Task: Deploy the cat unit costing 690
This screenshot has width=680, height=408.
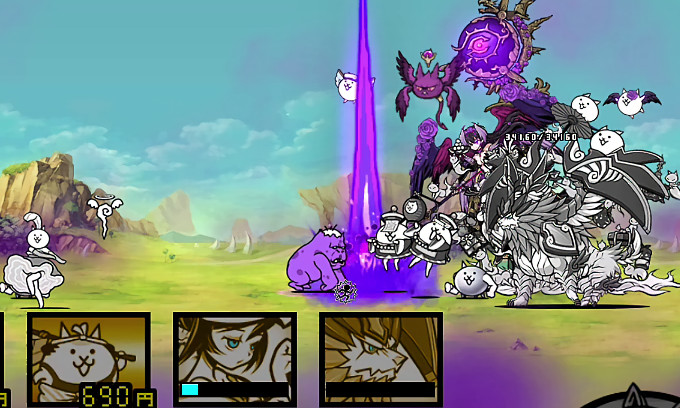Action: point(89,358)
